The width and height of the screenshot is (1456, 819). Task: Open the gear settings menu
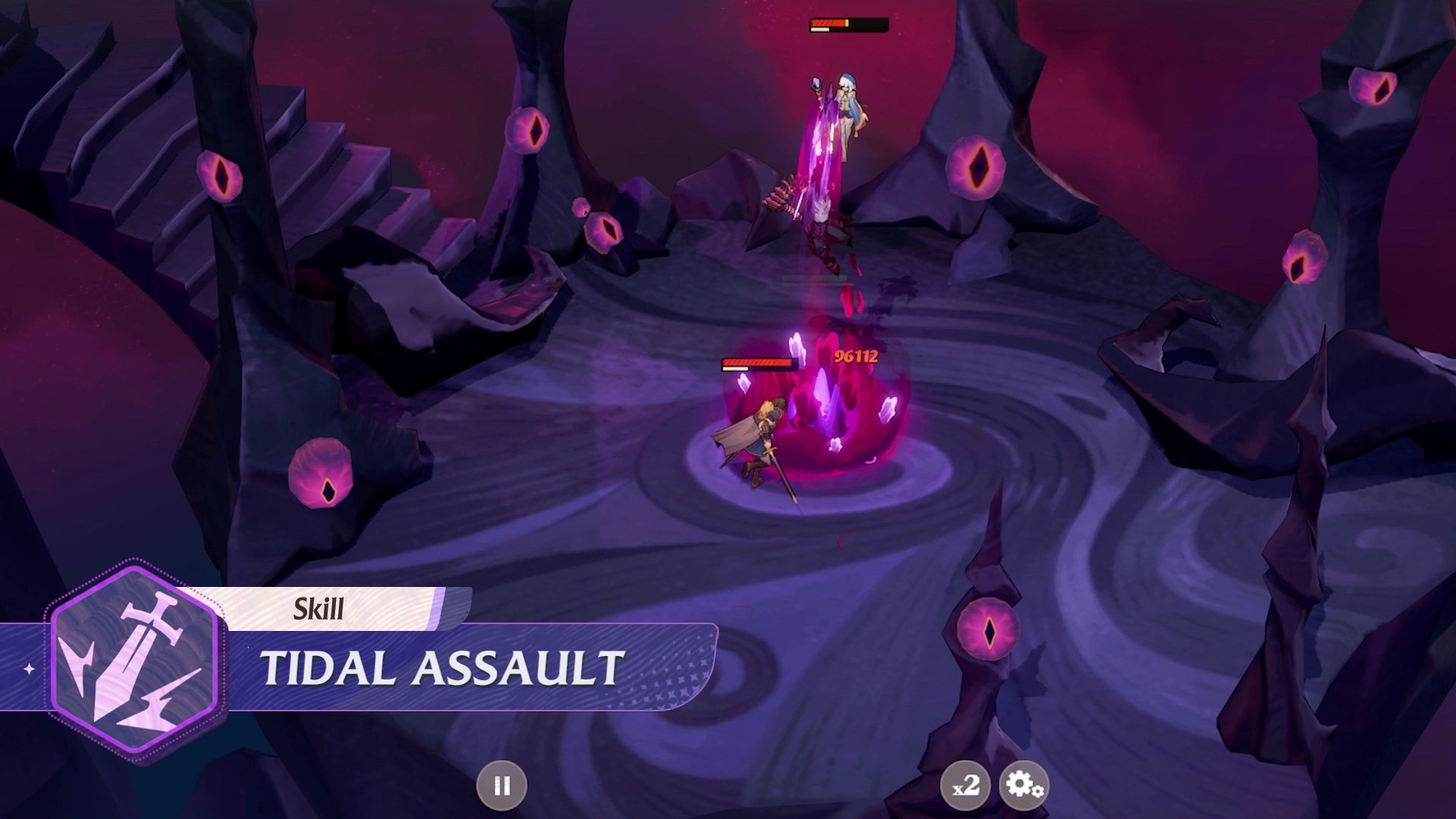coord(1024,786)
